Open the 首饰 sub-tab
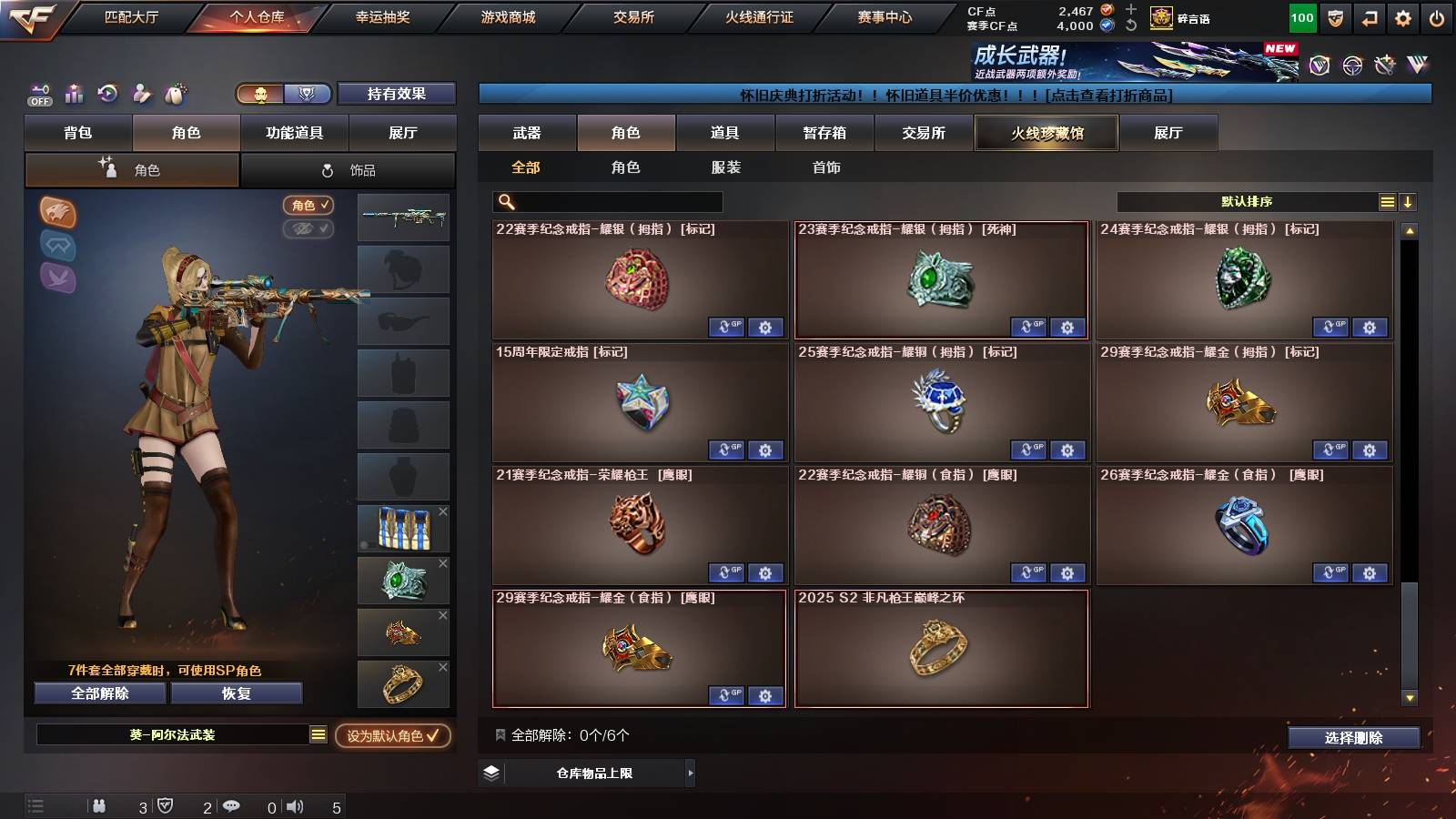1456x819 pixels. tap(828, 167)
